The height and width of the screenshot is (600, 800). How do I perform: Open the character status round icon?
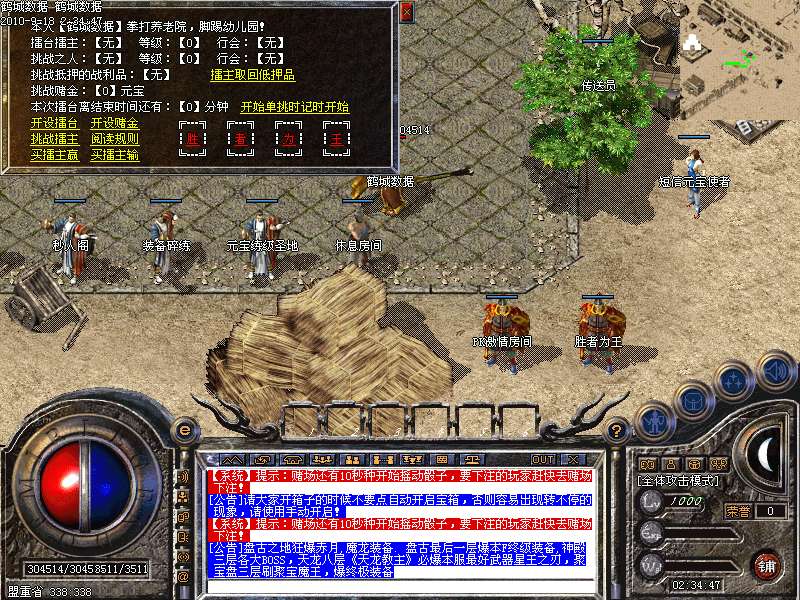(653, 422)
